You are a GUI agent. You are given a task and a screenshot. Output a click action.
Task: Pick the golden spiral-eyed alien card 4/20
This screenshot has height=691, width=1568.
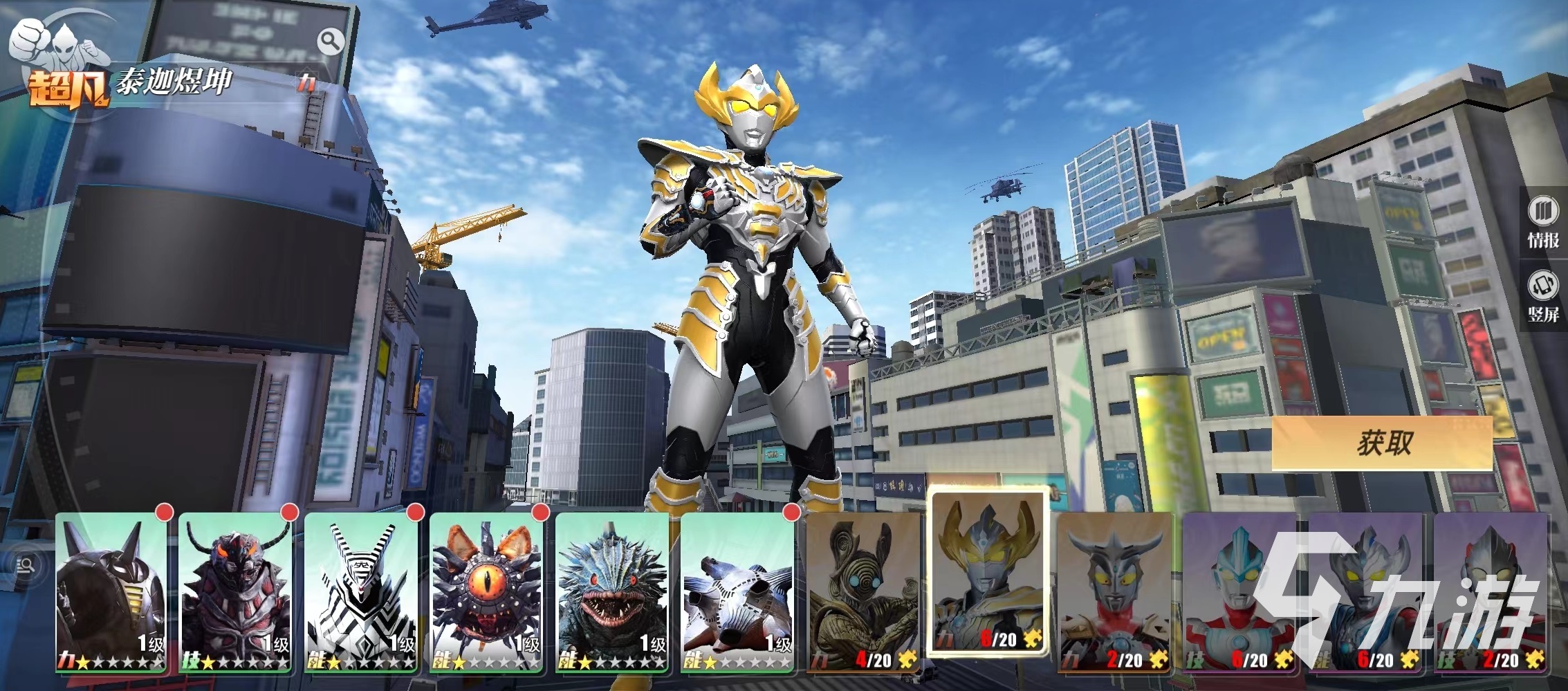[863, 593]
